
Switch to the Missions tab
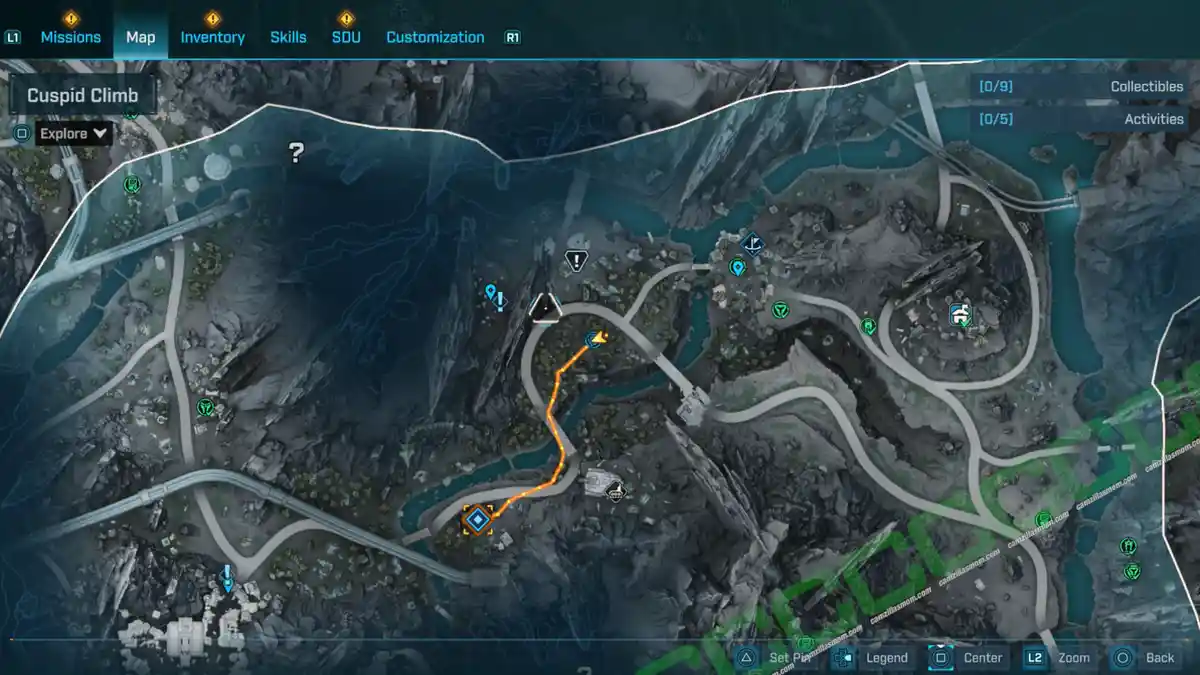[70, 37]
